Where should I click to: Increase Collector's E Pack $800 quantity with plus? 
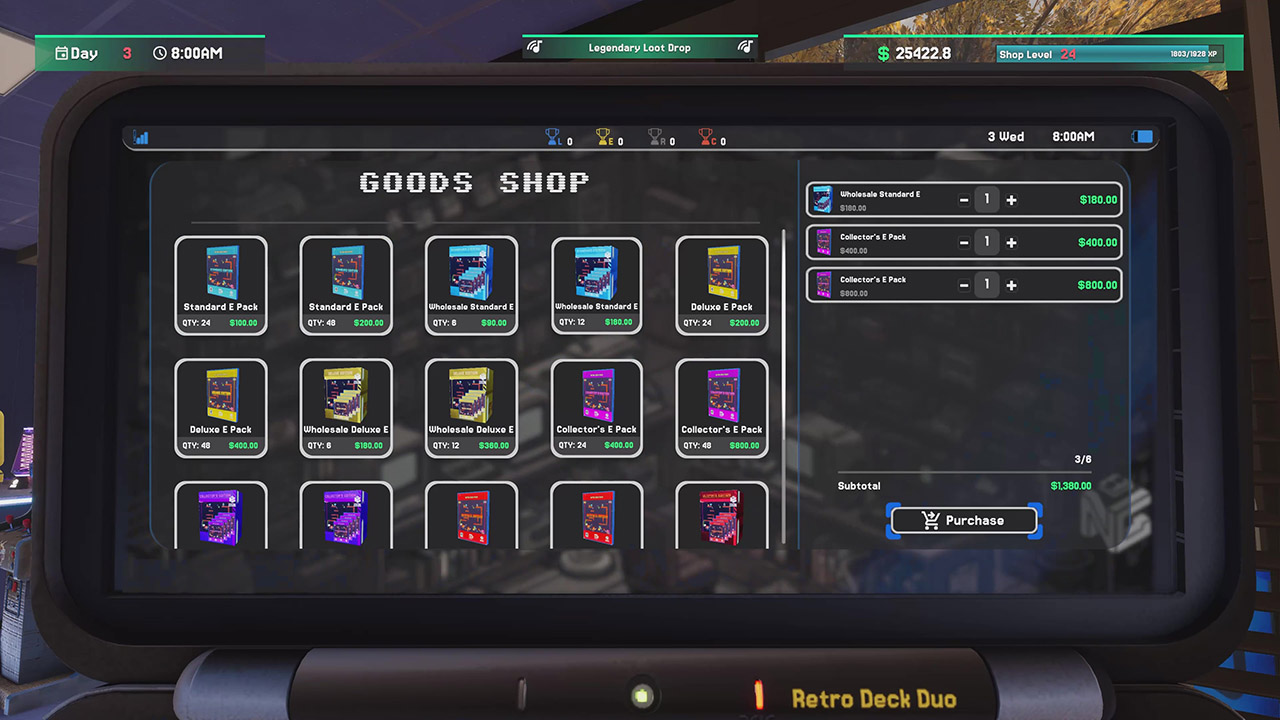click(1011, 284)
